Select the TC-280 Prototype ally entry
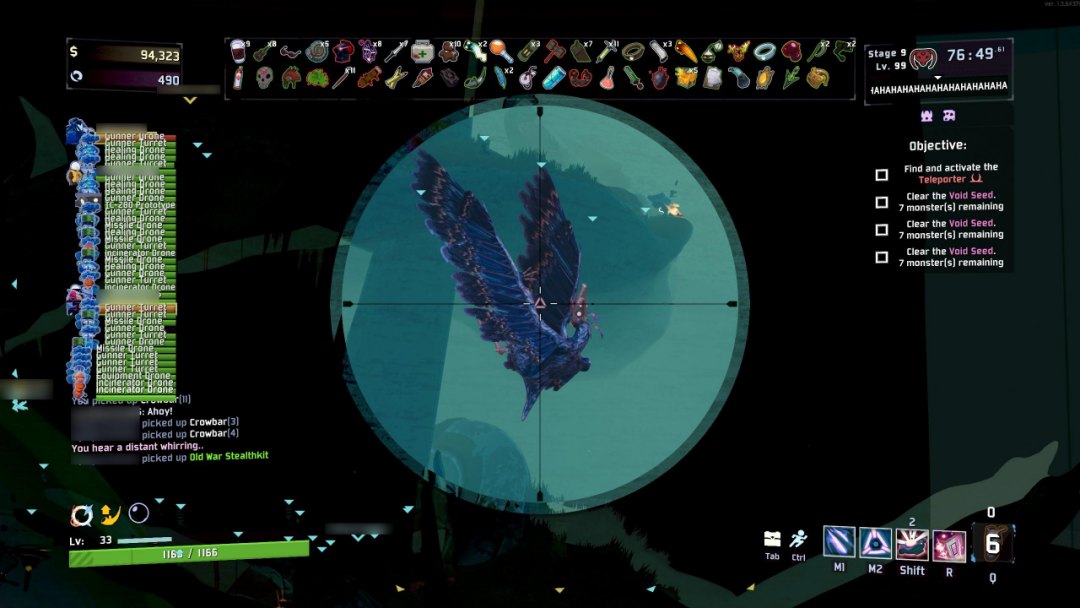Viewport: 1080px width, 608px height. click(139, 206)
